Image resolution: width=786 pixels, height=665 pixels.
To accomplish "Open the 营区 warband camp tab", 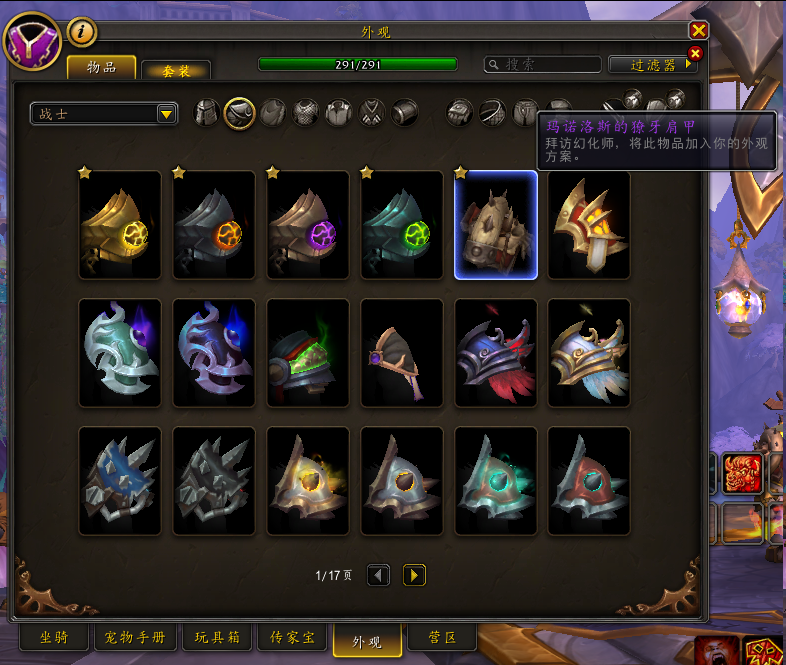I will coord(441,637).
